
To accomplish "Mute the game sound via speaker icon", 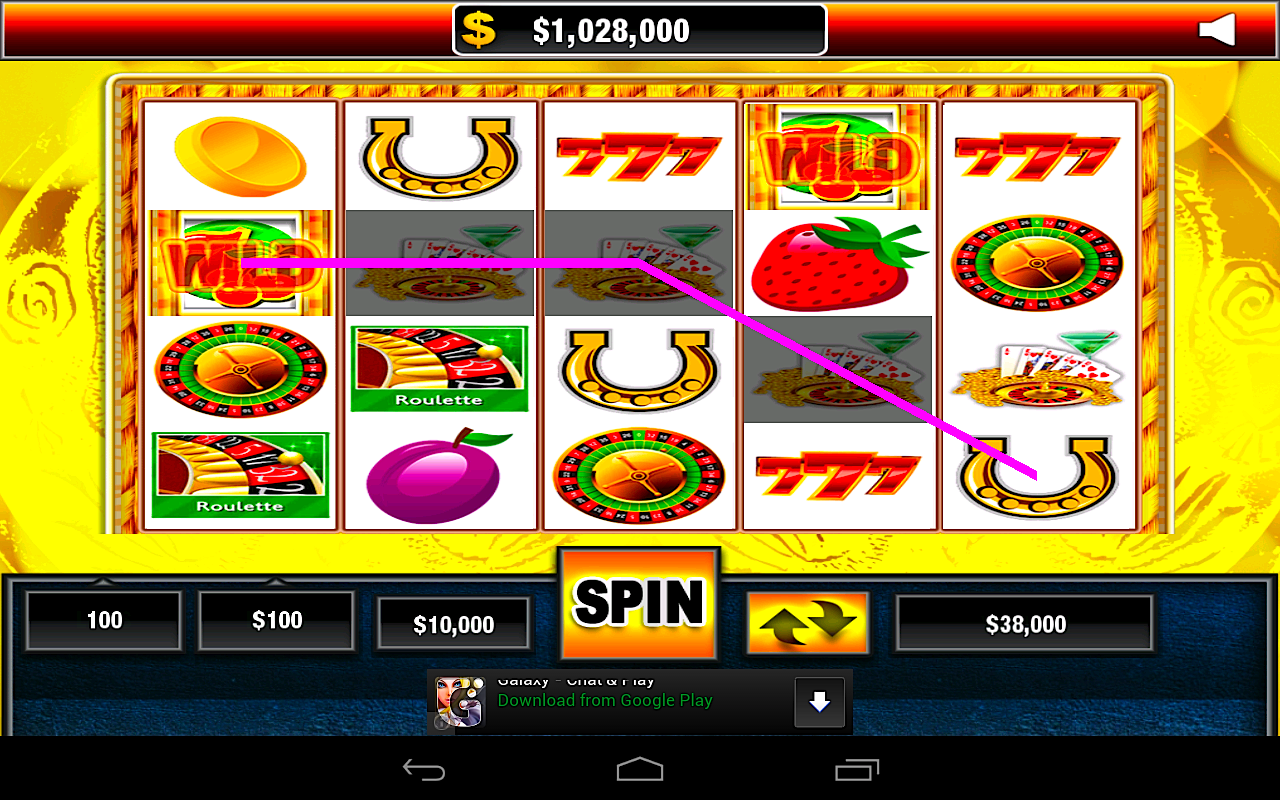I will [1216, 30].
